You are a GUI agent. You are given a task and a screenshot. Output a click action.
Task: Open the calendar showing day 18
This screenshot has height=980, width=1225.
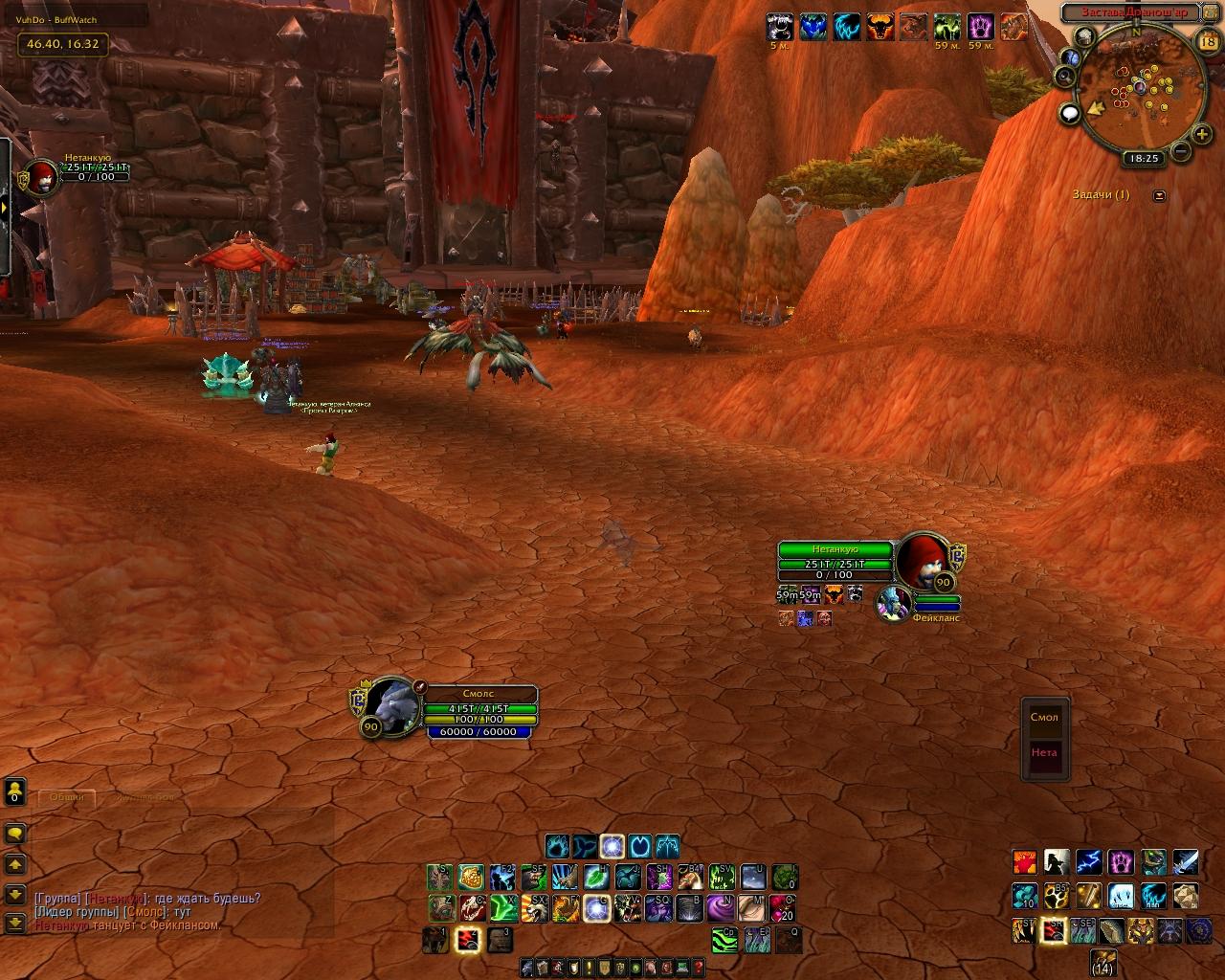coord(1208,40)
